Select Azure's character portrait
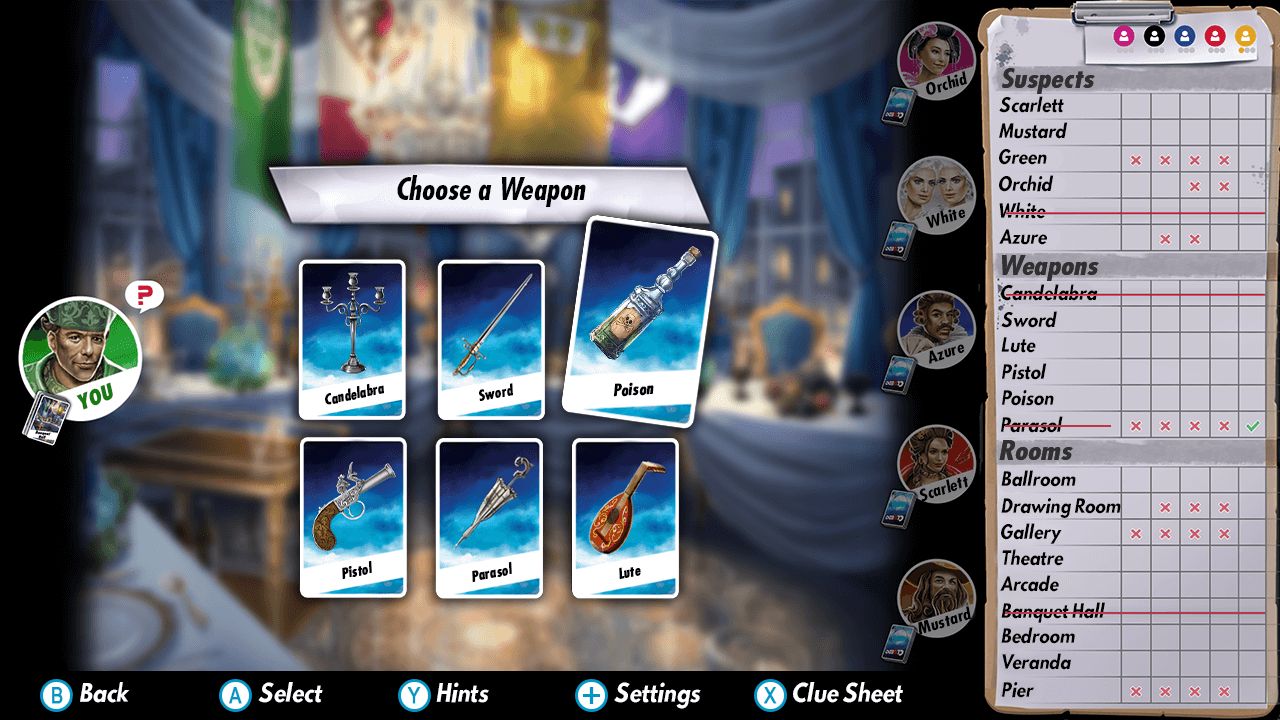This screenshot has height=720, width=1280. pyautogui.click(x=935, y=330)
